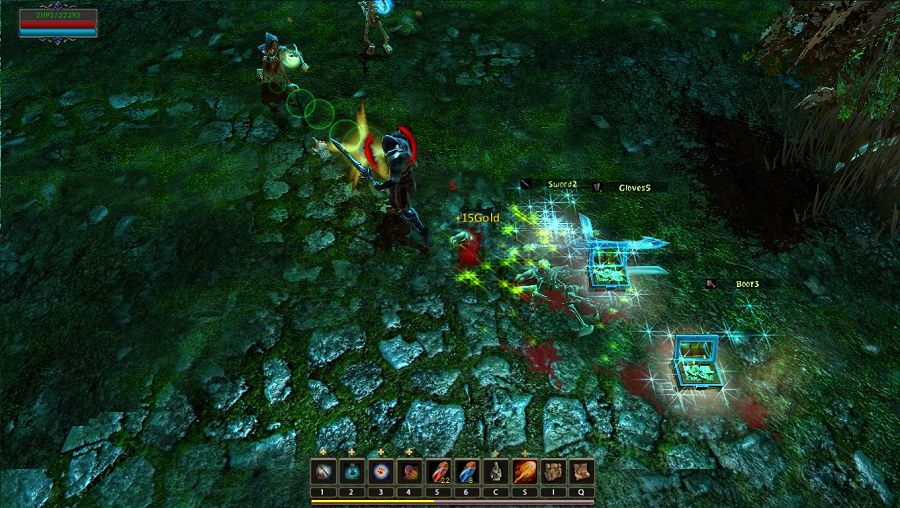
Task: Drink the red health potion
Action: pyautogui.click(x=438, y=471)
